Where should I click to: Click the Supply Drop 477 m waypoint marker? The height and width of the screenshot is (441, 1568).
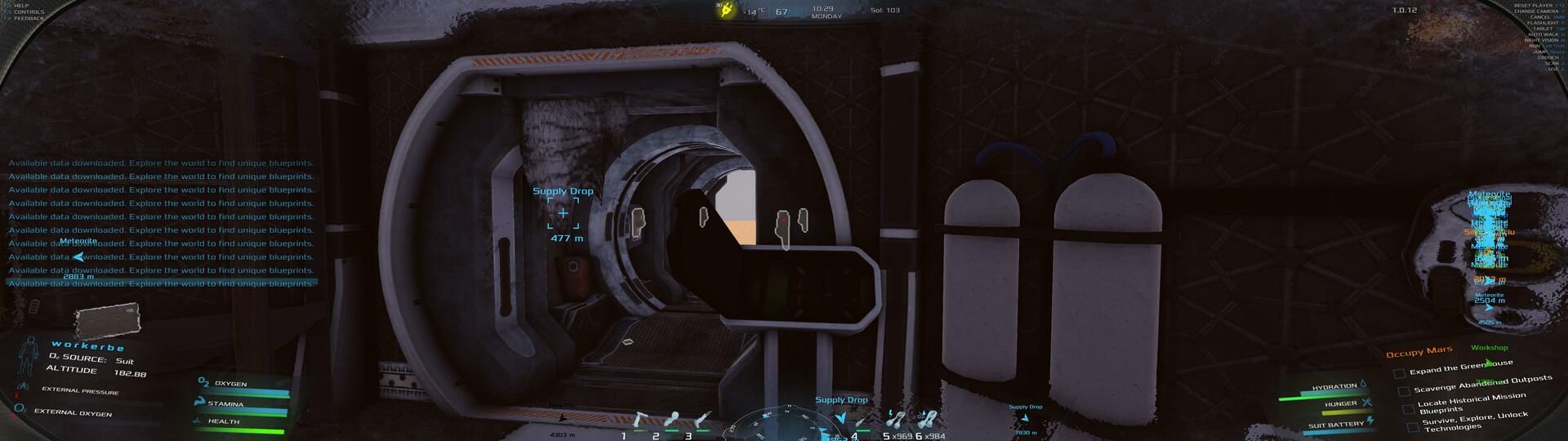563,214
